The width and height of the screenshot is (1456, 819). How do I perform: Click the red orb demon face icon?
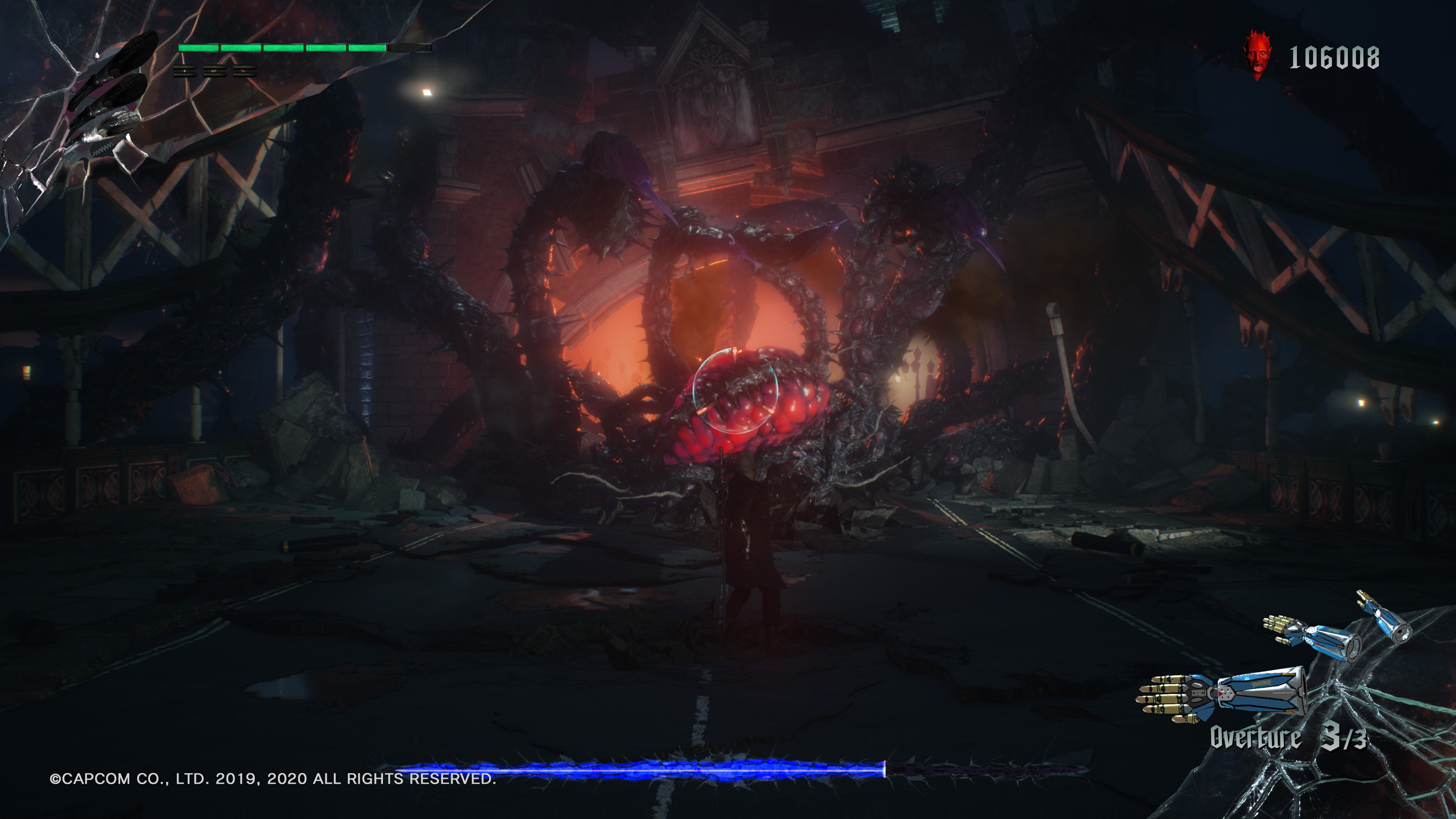point(1258,55)
